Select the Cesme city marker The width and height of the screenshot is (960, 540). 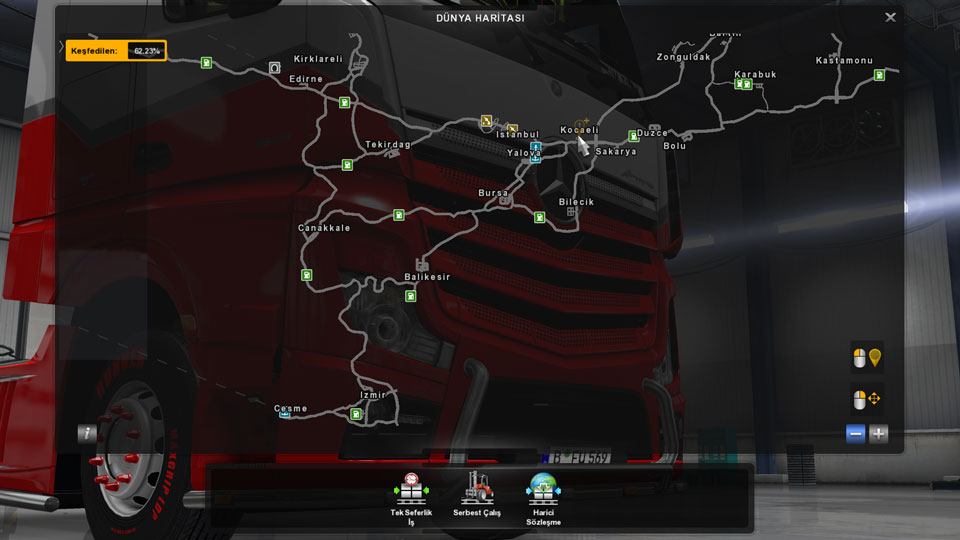pyautogui.click(x=291, y=409)
